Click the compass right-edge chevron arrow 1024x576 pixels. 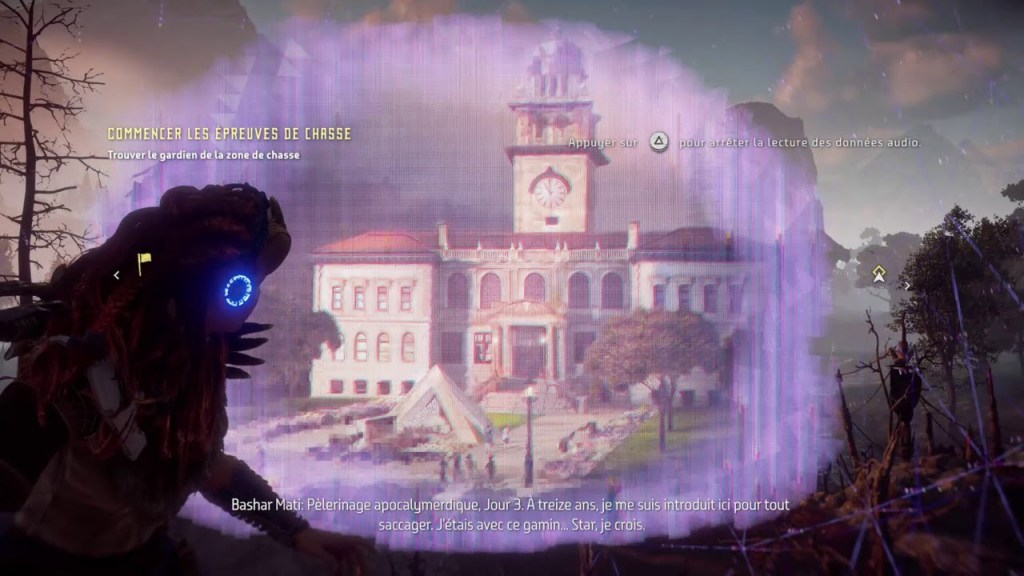click(x=907, y=285)
